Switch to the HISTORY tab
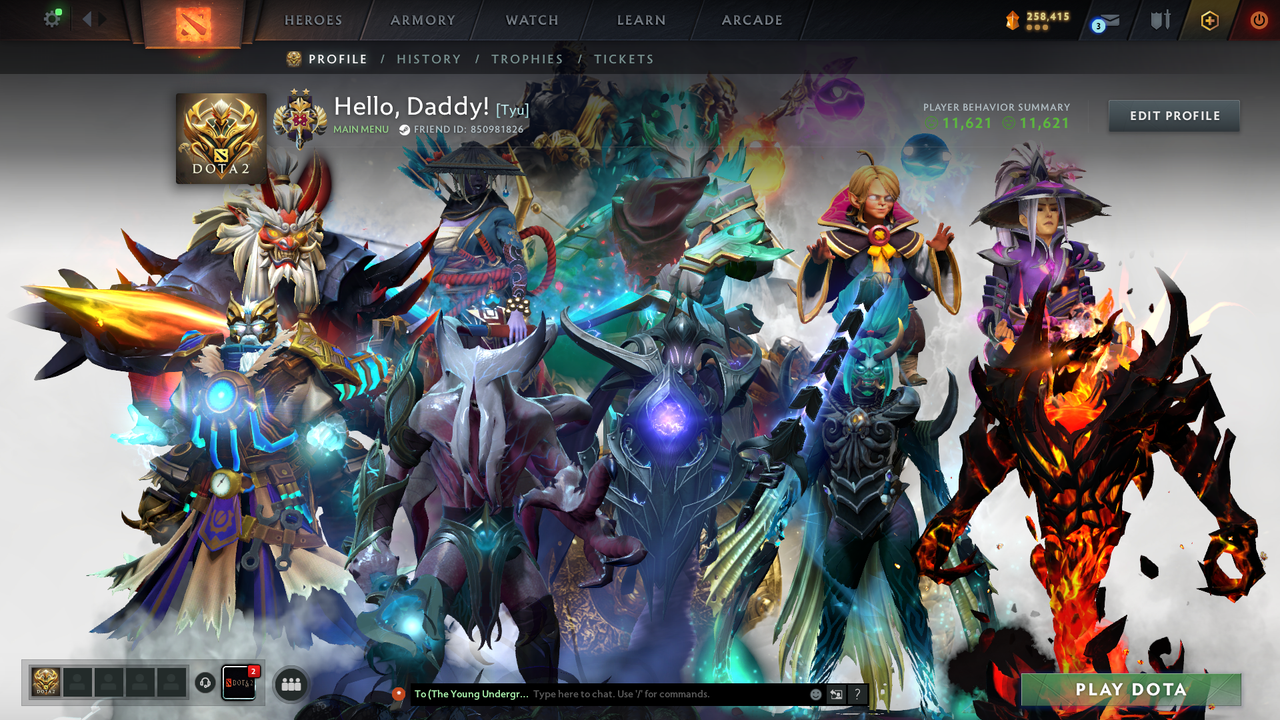The width and height of the screenshot is (1280, 720). [429, 59]
